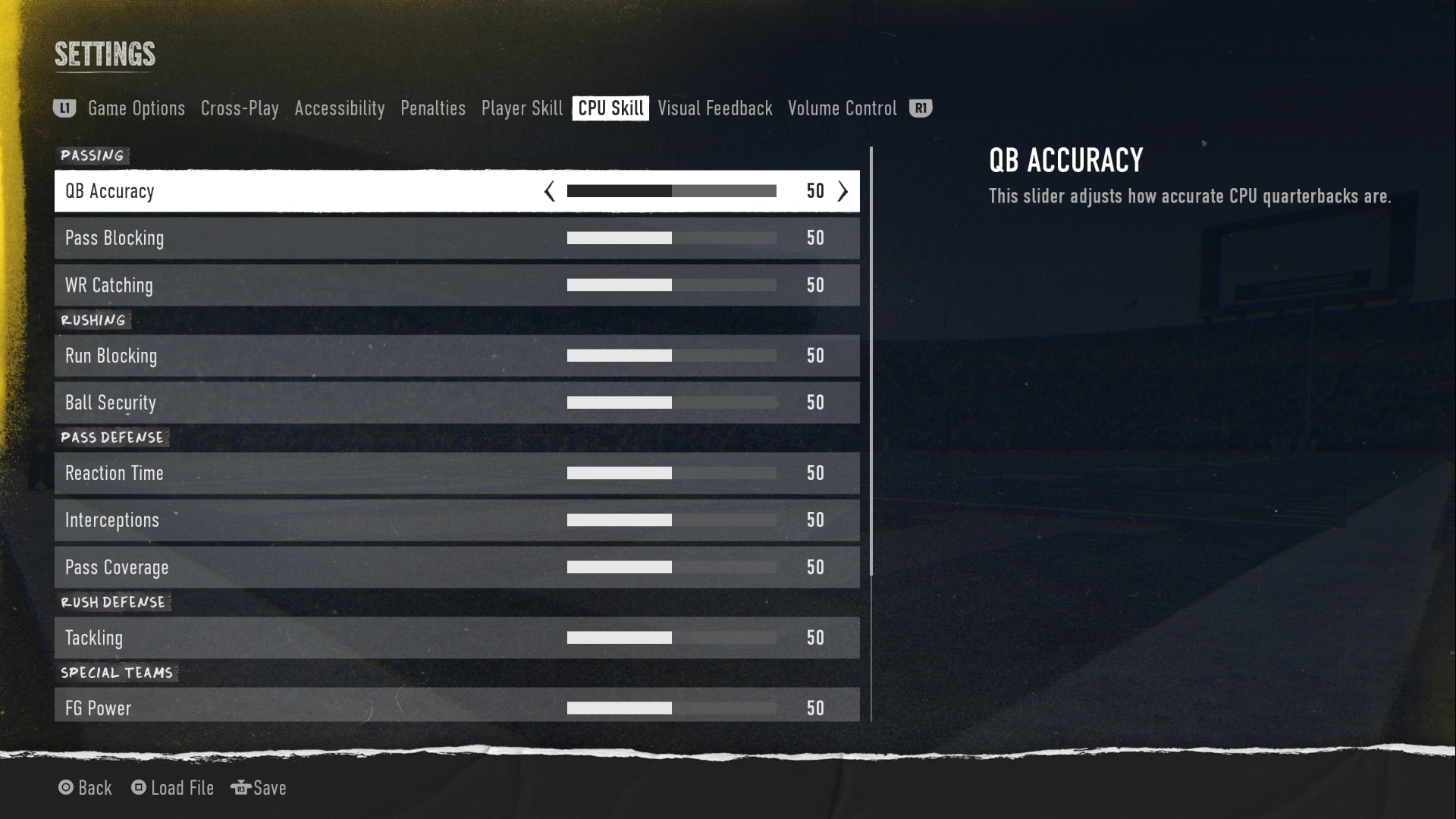Screen dimensions: 1456x819
Task: Open the Volume Control section
Action: (842, 108)
